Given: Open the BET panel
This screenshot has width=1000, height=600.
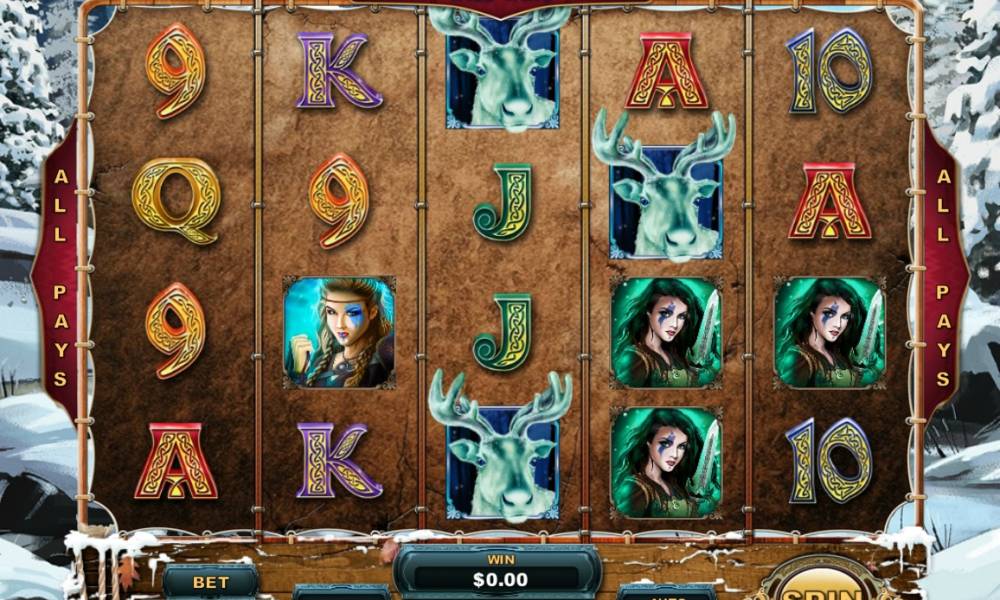Looking at the screenshot, I should 211,582.
